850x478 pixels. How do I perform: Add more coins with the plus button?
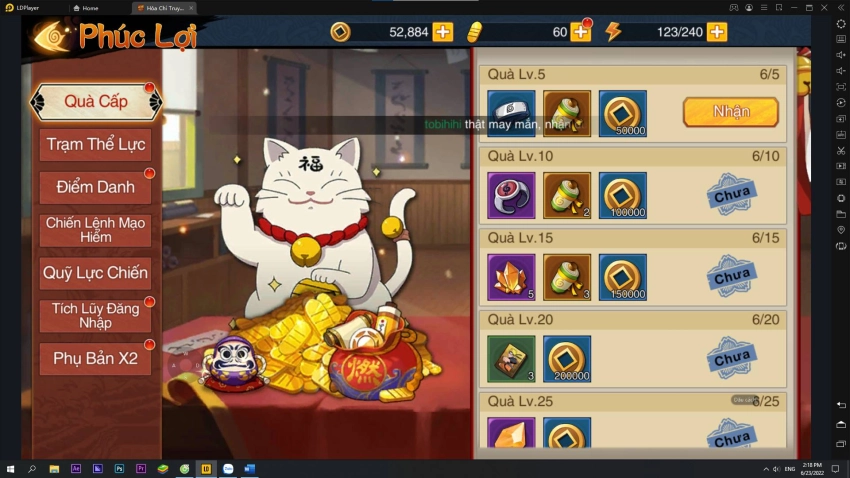443,32
